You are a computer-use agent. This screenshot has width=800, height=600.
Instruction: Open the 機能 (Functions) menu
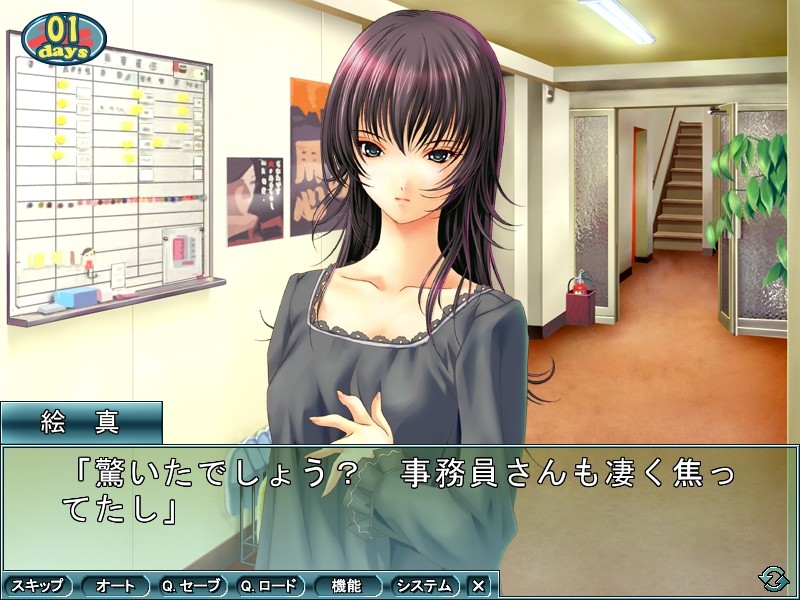pos(349,586)
